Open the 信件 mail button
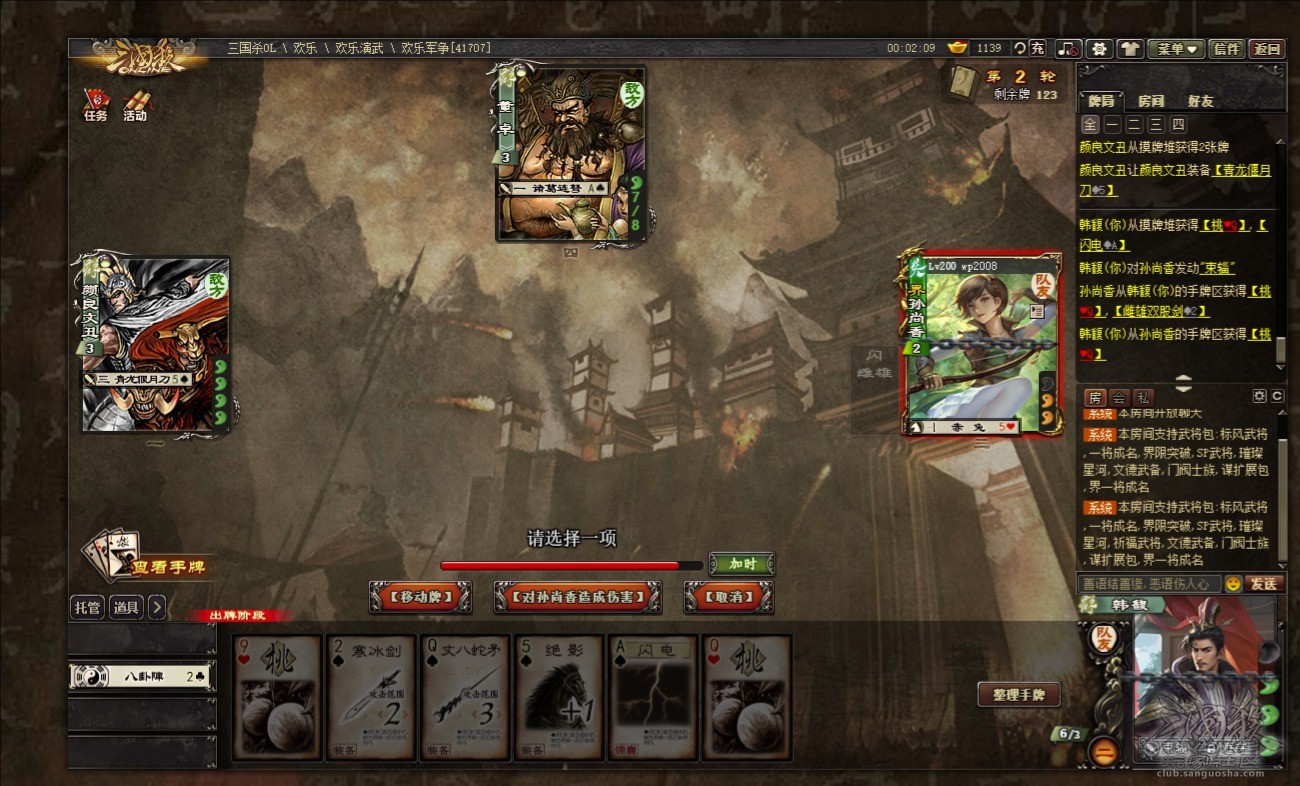The image size is (1300, 786). 1227,48
